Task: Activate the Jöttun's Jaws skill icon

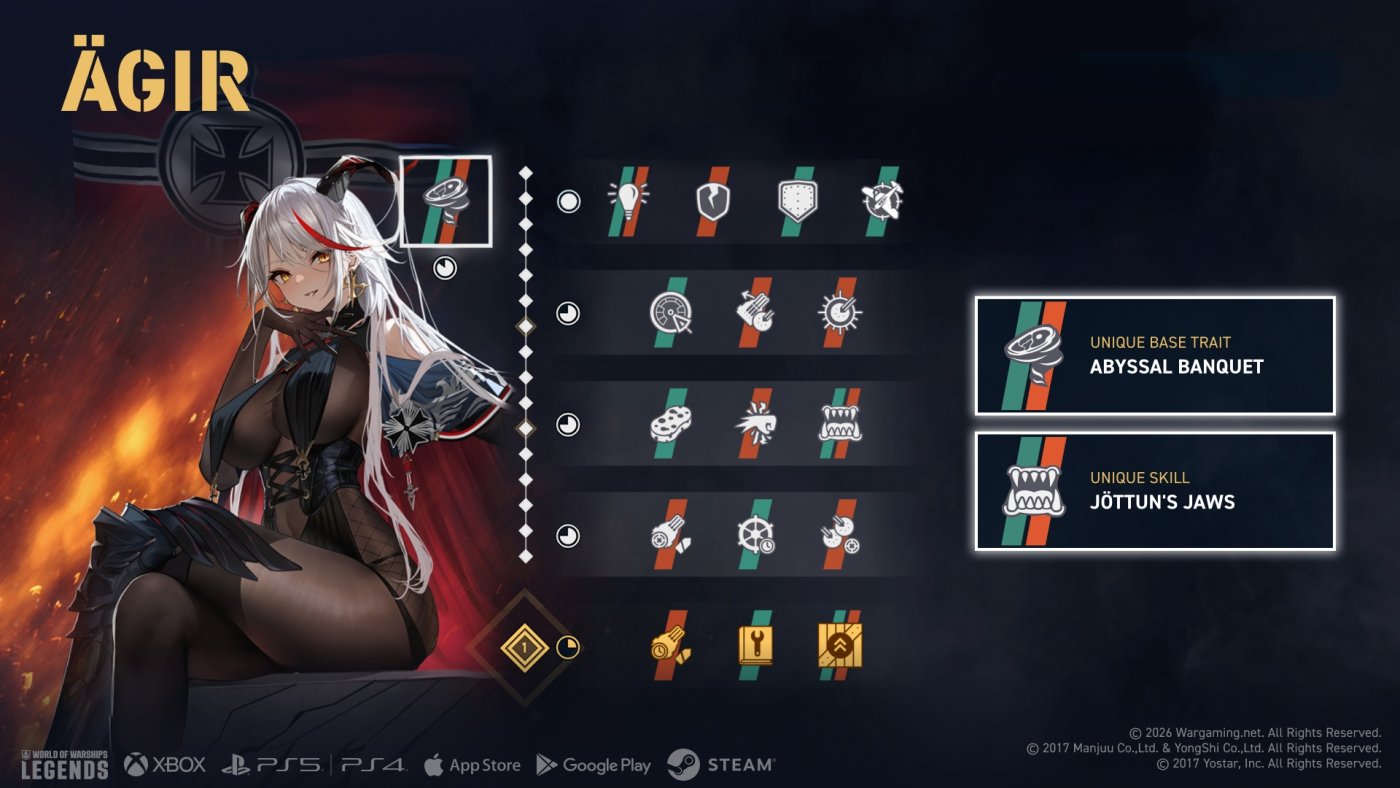Action: point(839,424)
